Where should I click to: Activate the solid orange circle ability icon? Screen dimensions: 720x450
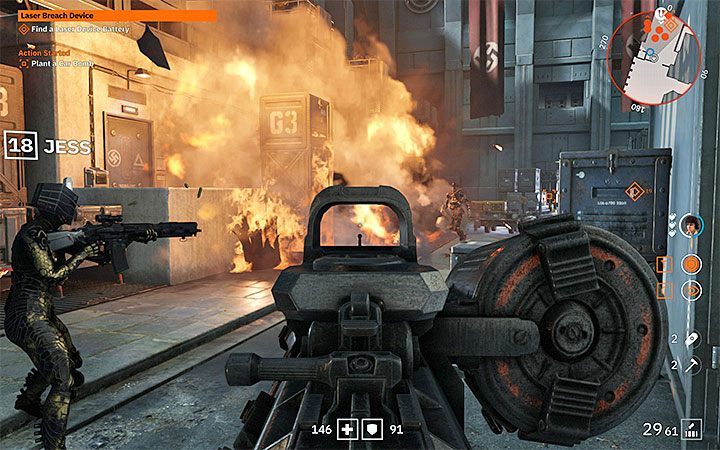point(690,264)
